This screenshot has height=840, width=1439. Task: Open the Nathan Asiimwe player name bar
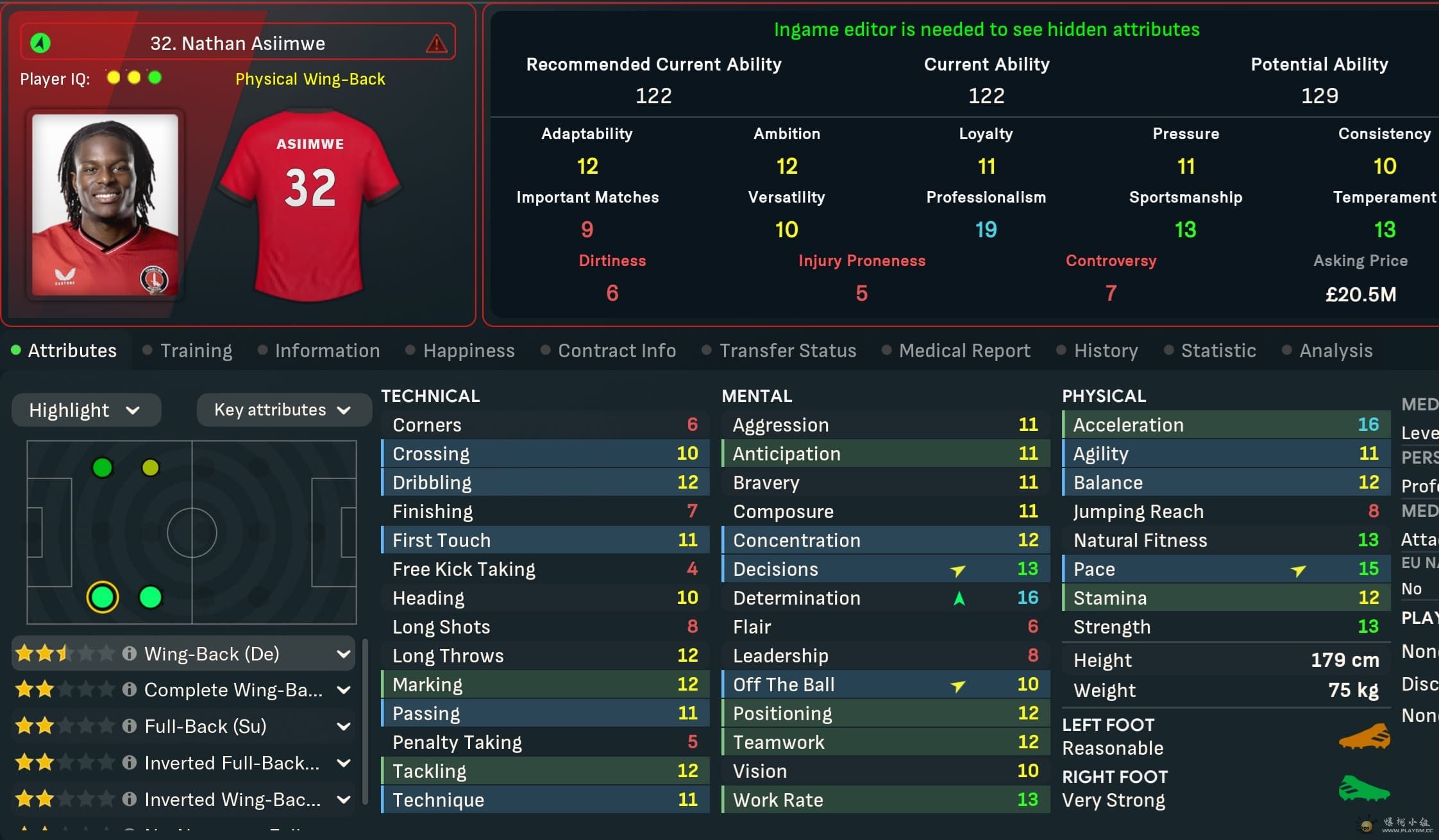tap(237, 44)
